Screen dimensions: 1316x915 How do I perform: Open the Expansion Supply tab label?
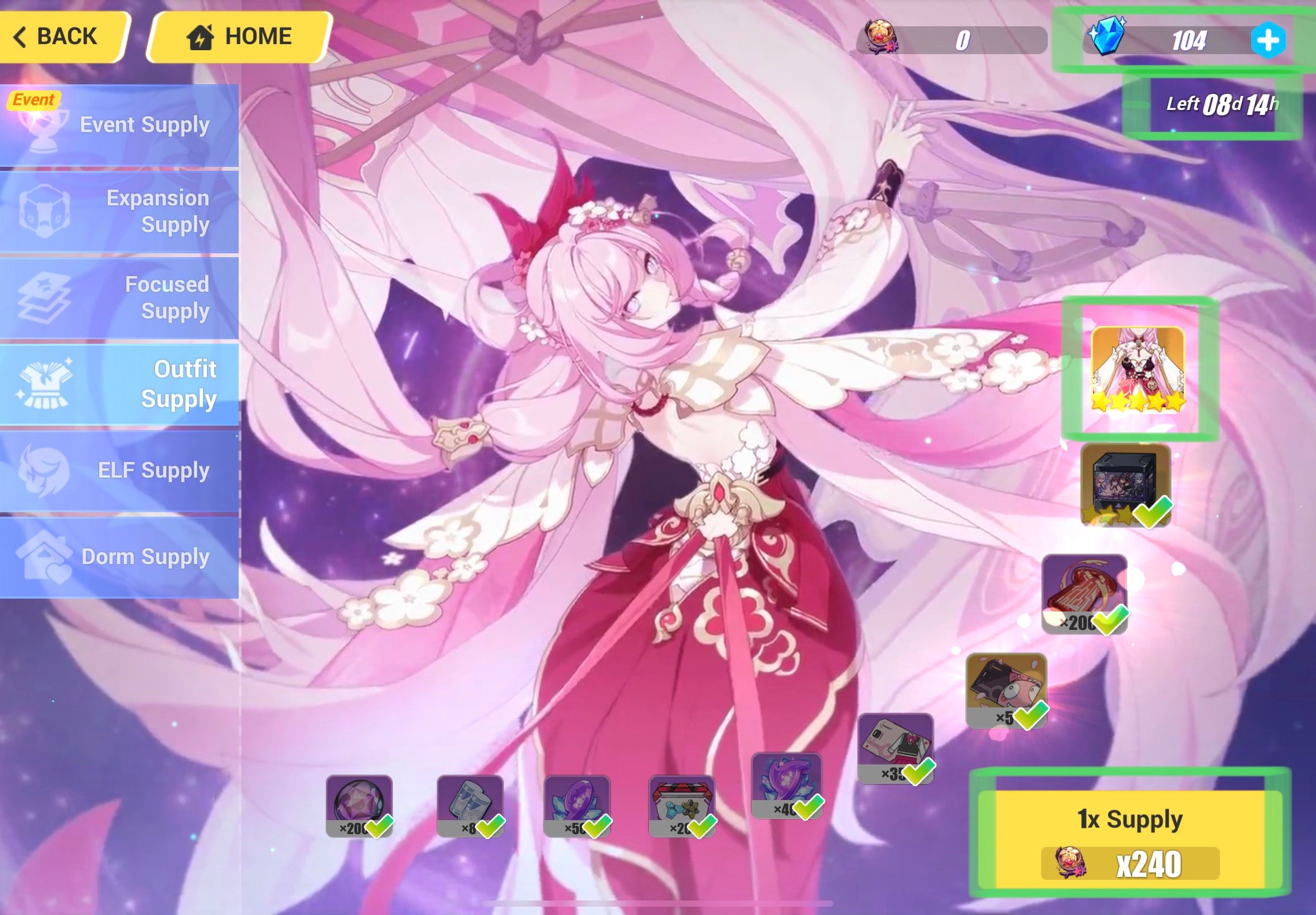(x=158, y=212)
